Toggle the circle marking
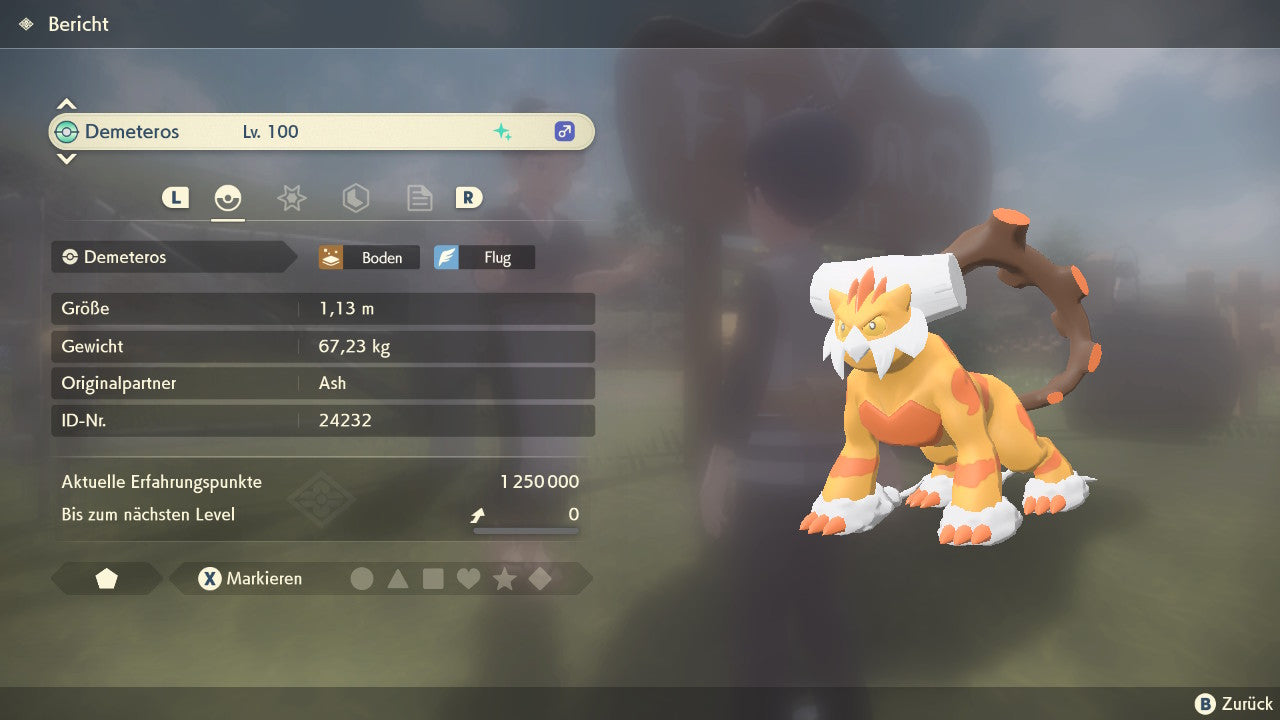This screenshot has height=720, width=1280. (362, 578)
